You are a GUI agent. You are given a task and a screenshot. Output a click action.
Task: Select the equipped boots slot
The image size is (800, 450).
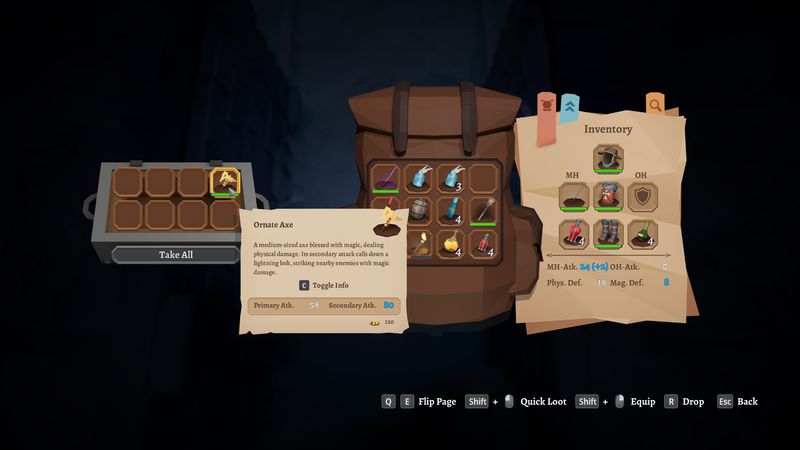click(606, 234)
